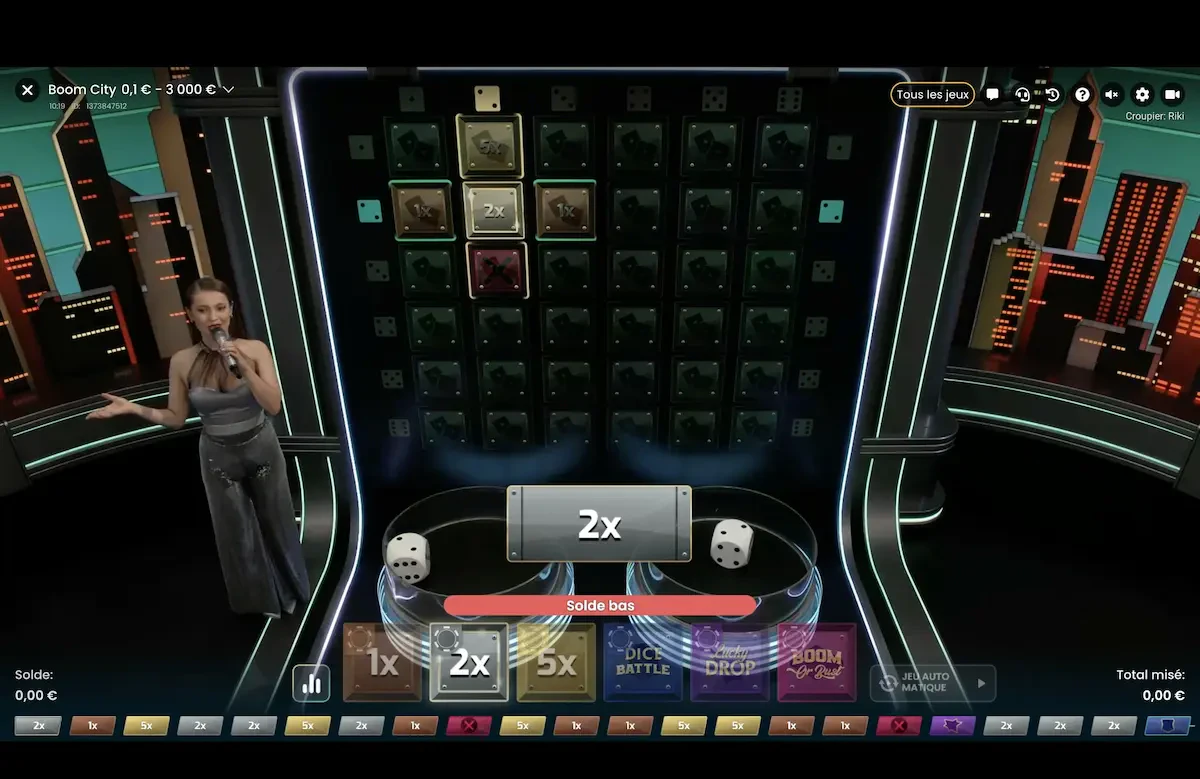This screenshot has height=779, width=1200.
Task: Open the help question mark
Action: tap(1082, 94)
